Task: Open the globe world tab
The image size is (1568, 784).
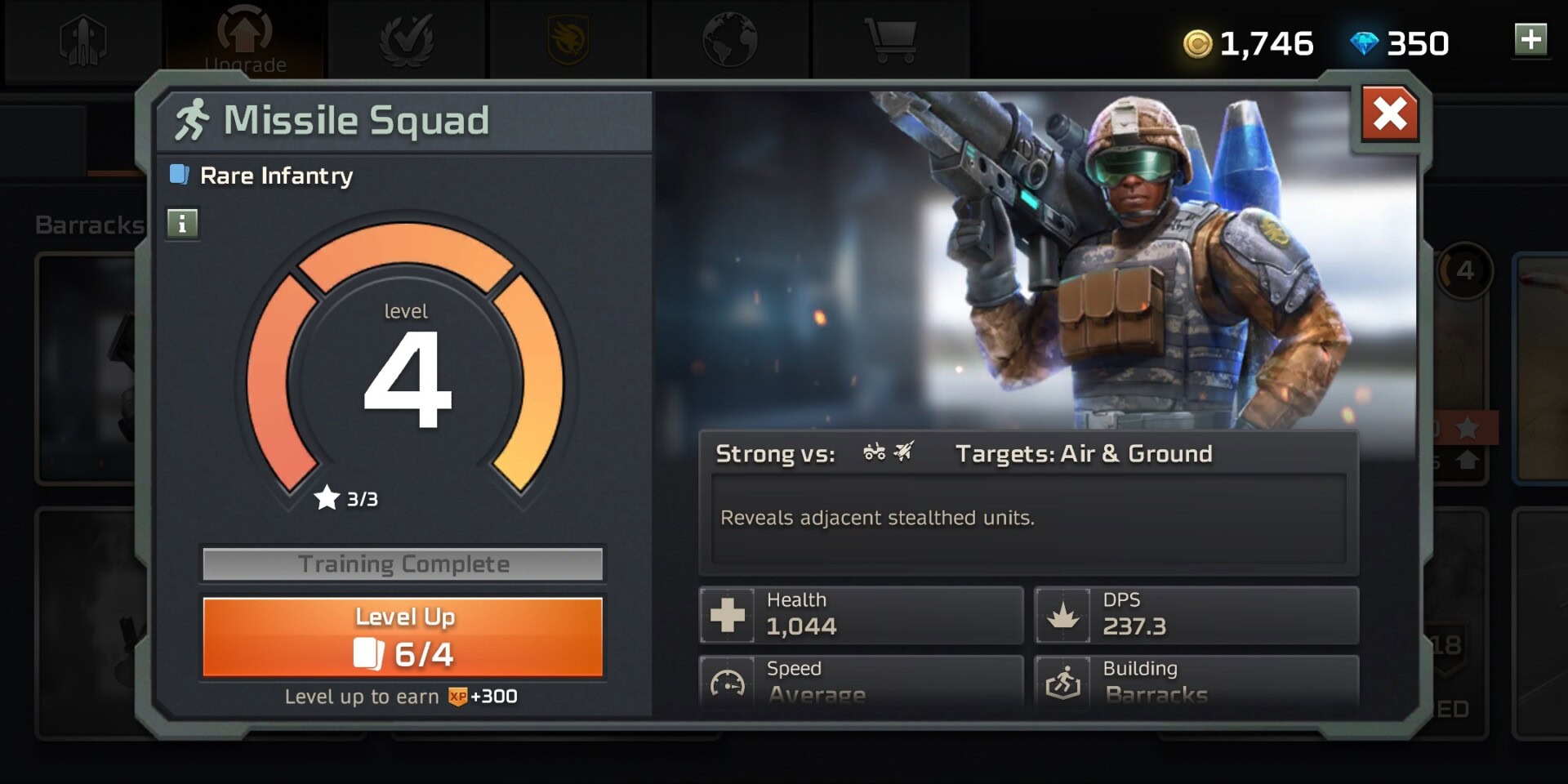Action: tap(729, 39)
